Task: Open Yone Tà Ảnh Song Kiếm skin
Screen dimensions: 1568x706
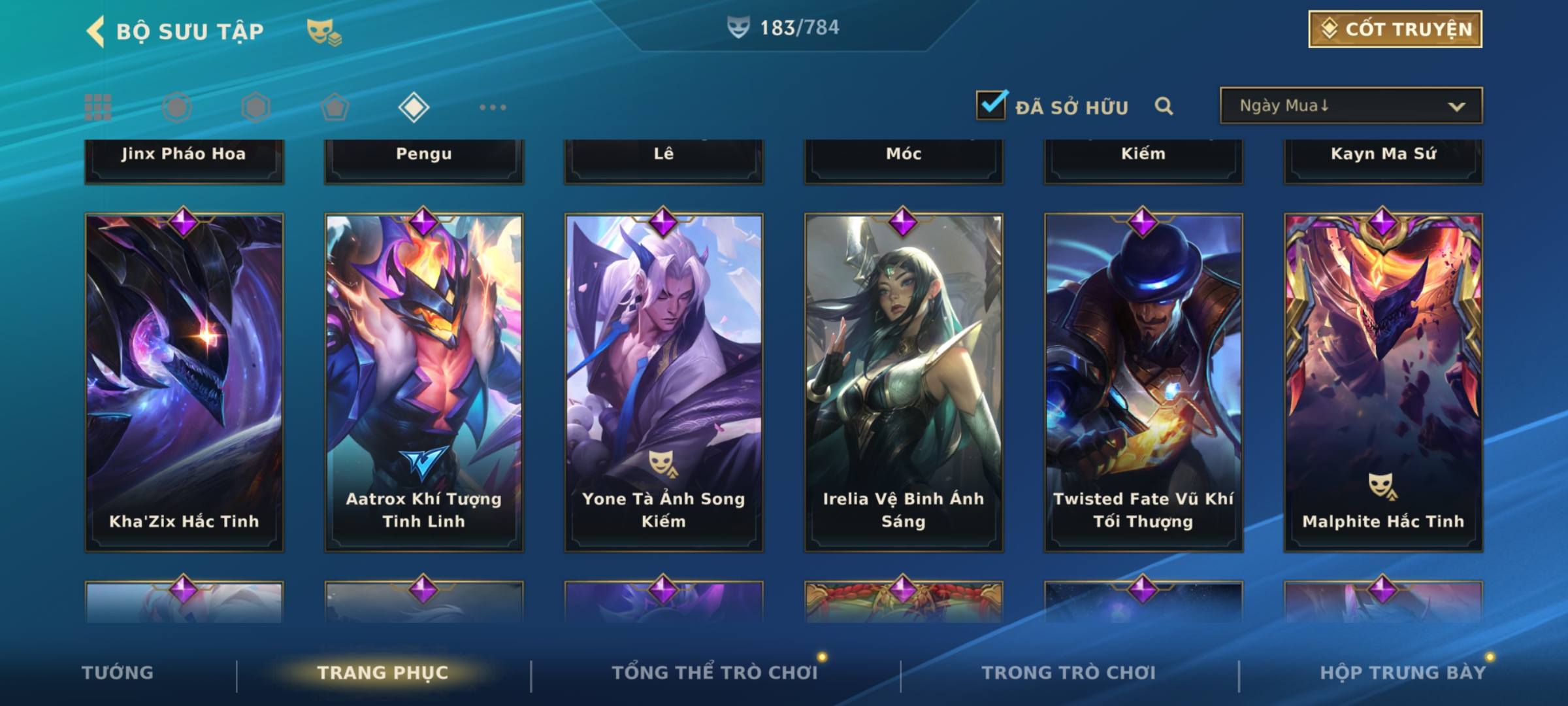Action: point(664,382)
